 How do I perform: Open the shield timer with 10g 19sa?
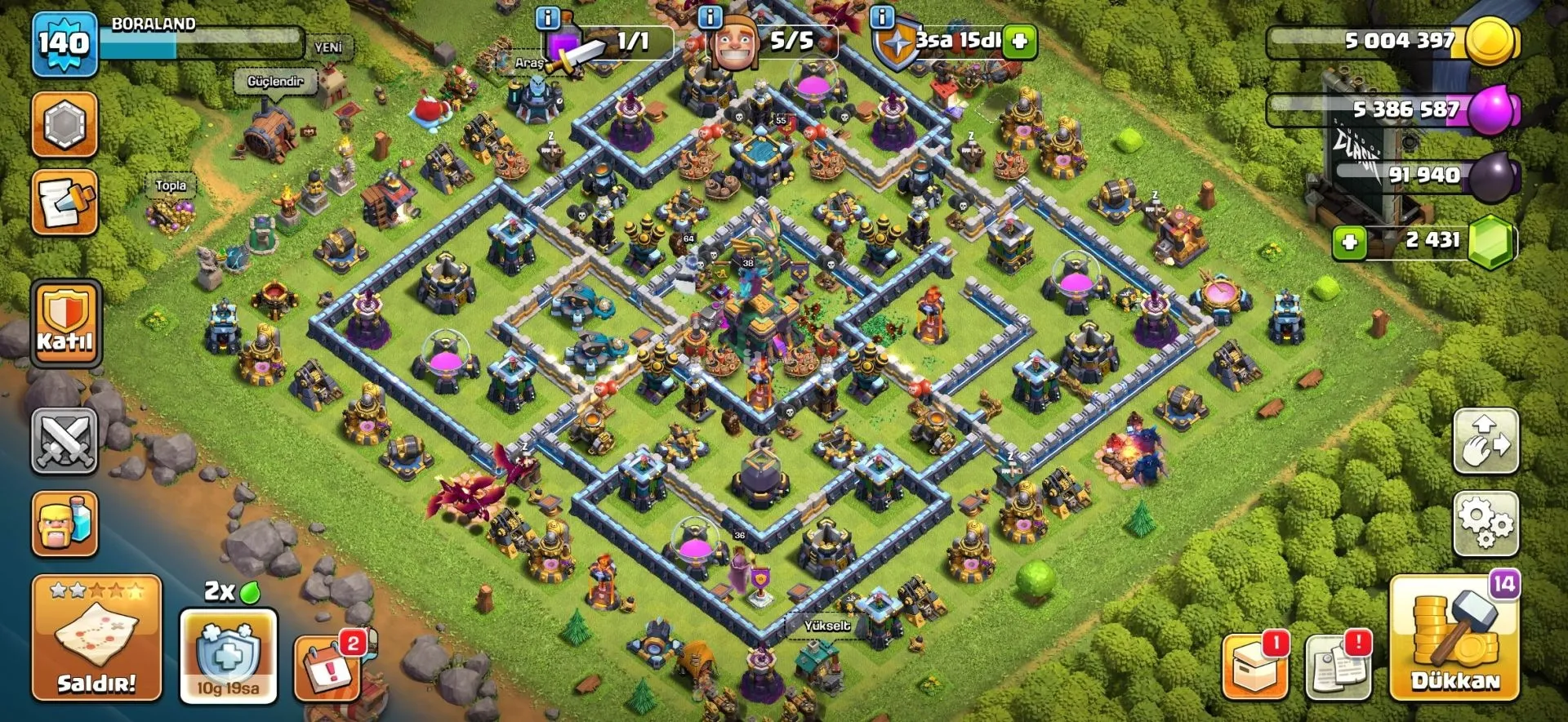228,655
